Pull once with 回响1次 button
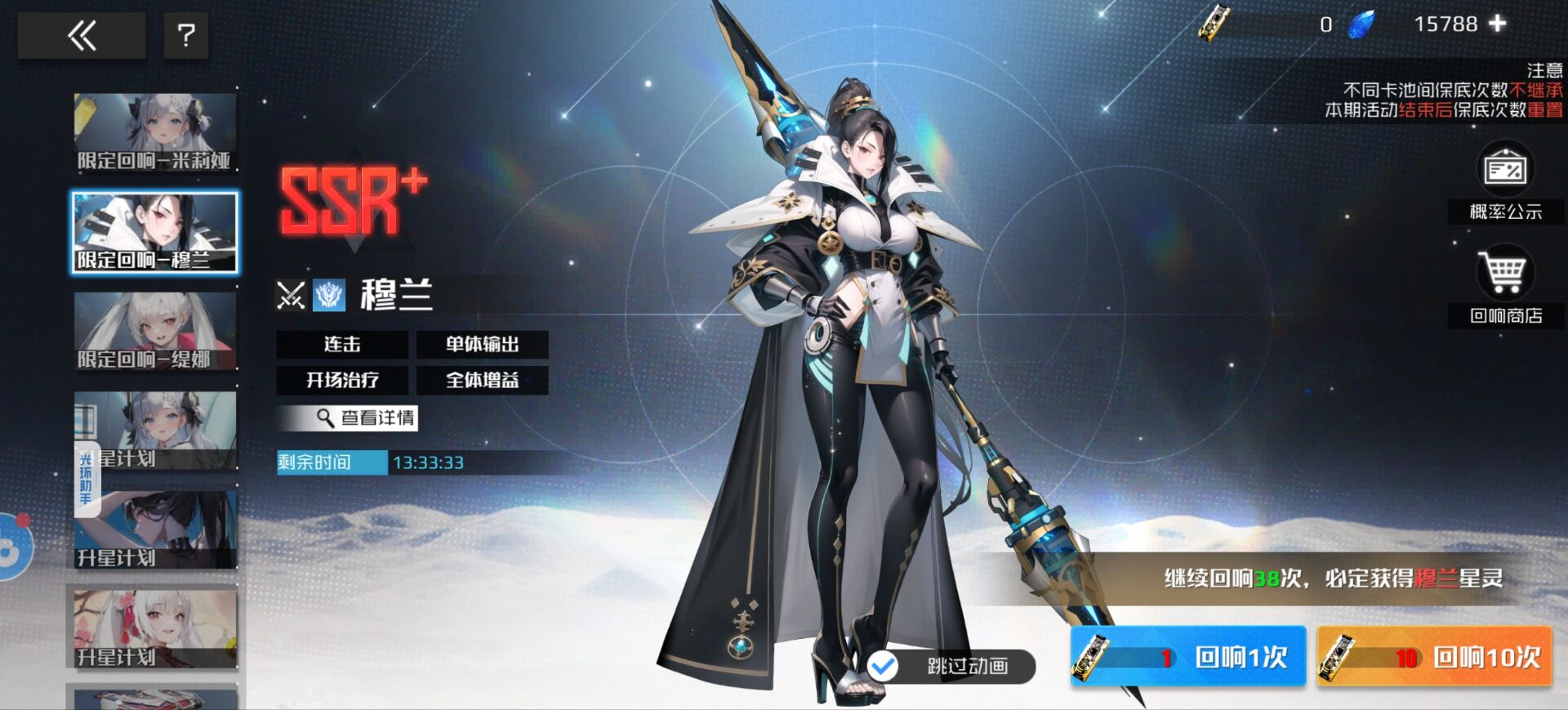The width and height of the screenshot is (1568, 710). (x=1188, y=656)
